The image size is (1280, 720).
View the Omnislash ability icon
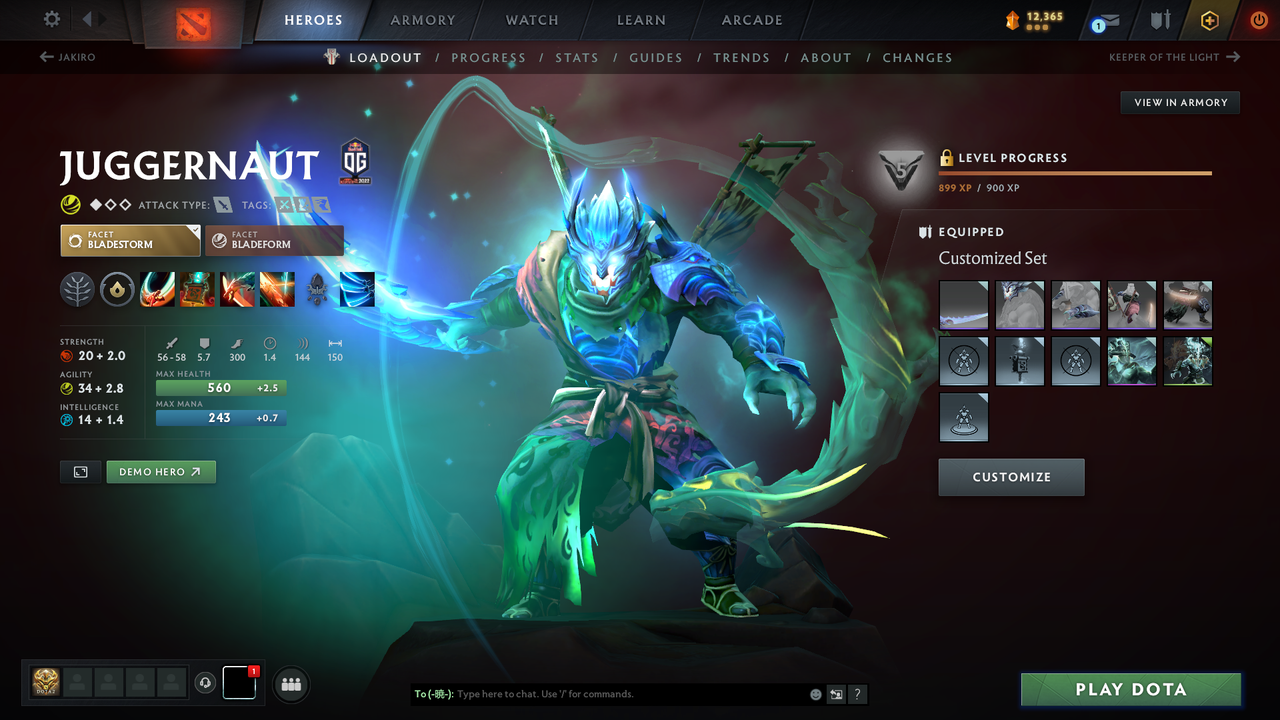pyautogui.click(x=277, y=290)
